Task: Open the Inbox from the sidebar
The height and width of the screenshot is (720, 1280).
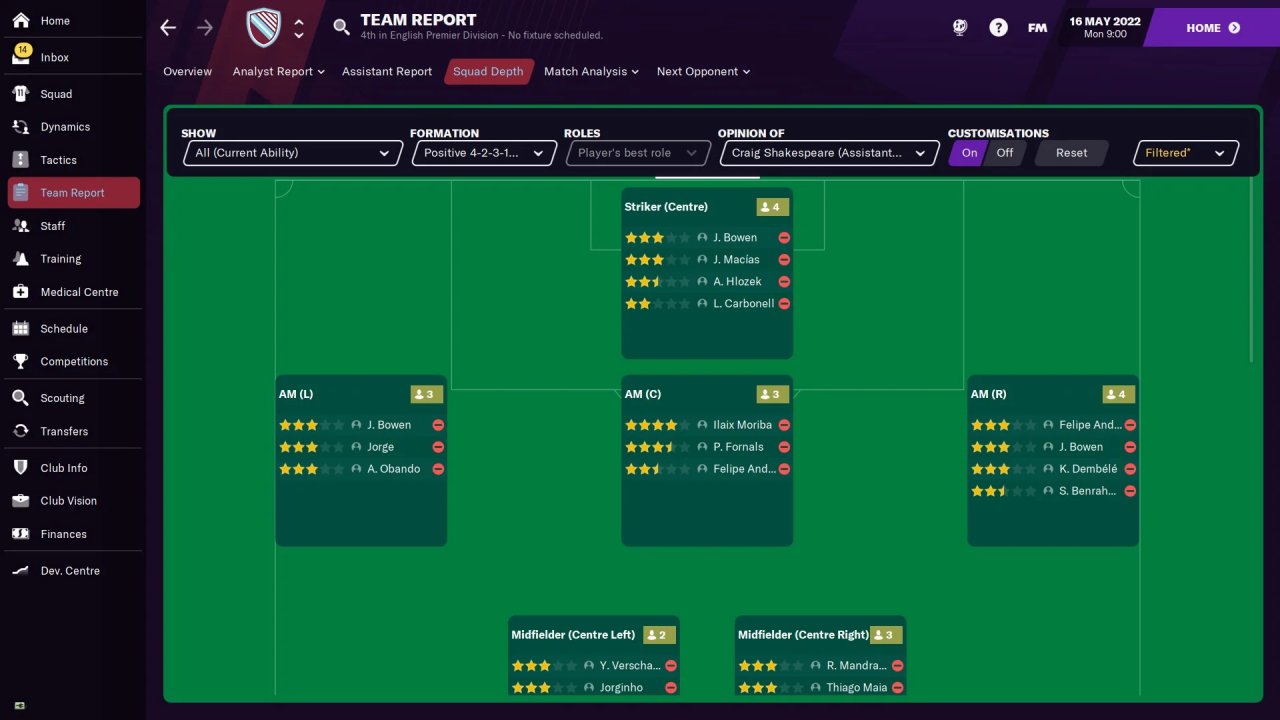Action: click(x=55, y=57)
